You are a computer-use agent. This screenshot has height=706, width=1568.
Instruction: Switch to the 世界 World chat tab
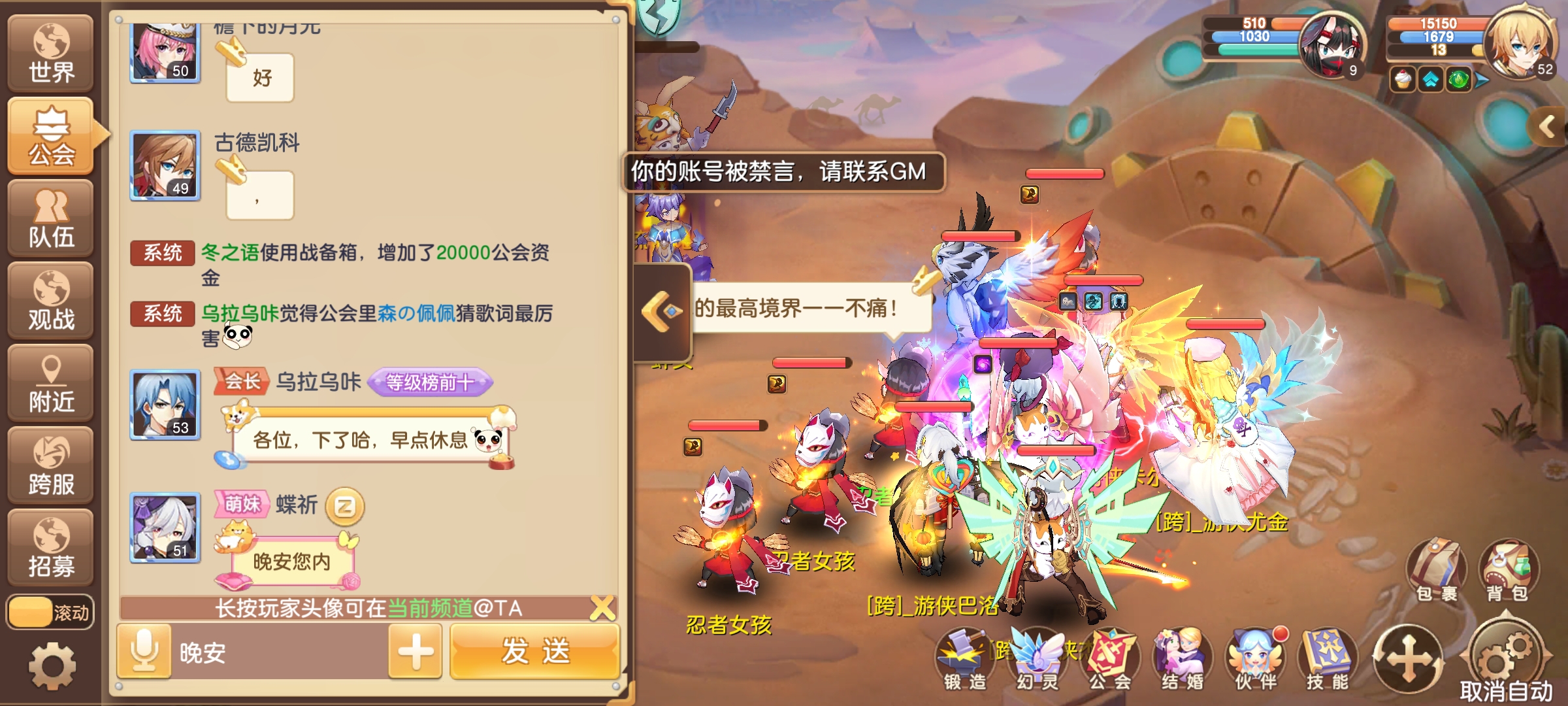pos(51,52)
